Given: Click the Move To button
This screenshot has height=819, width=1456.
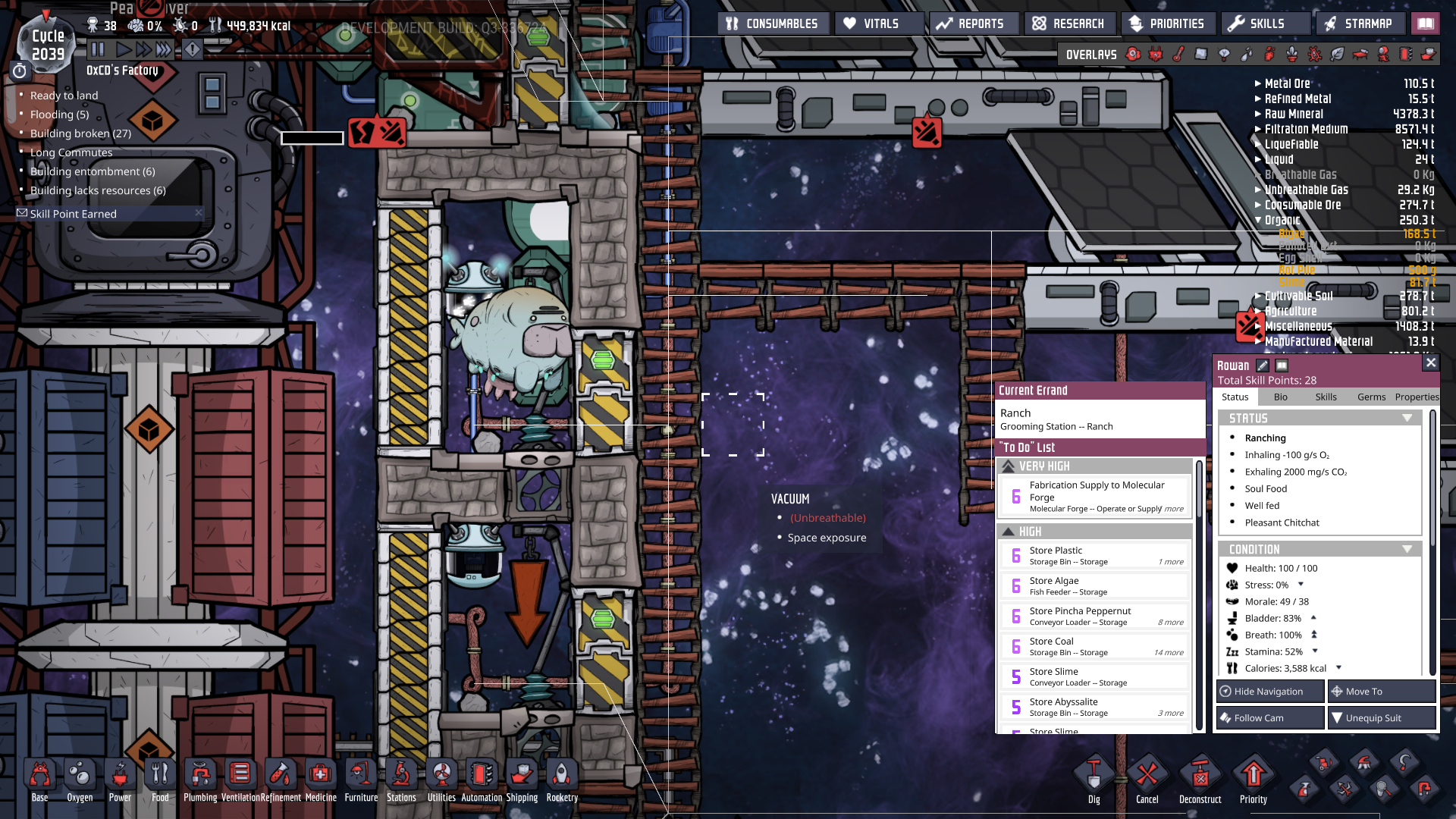Looking at the screenshot, I should coord(1382,691).
